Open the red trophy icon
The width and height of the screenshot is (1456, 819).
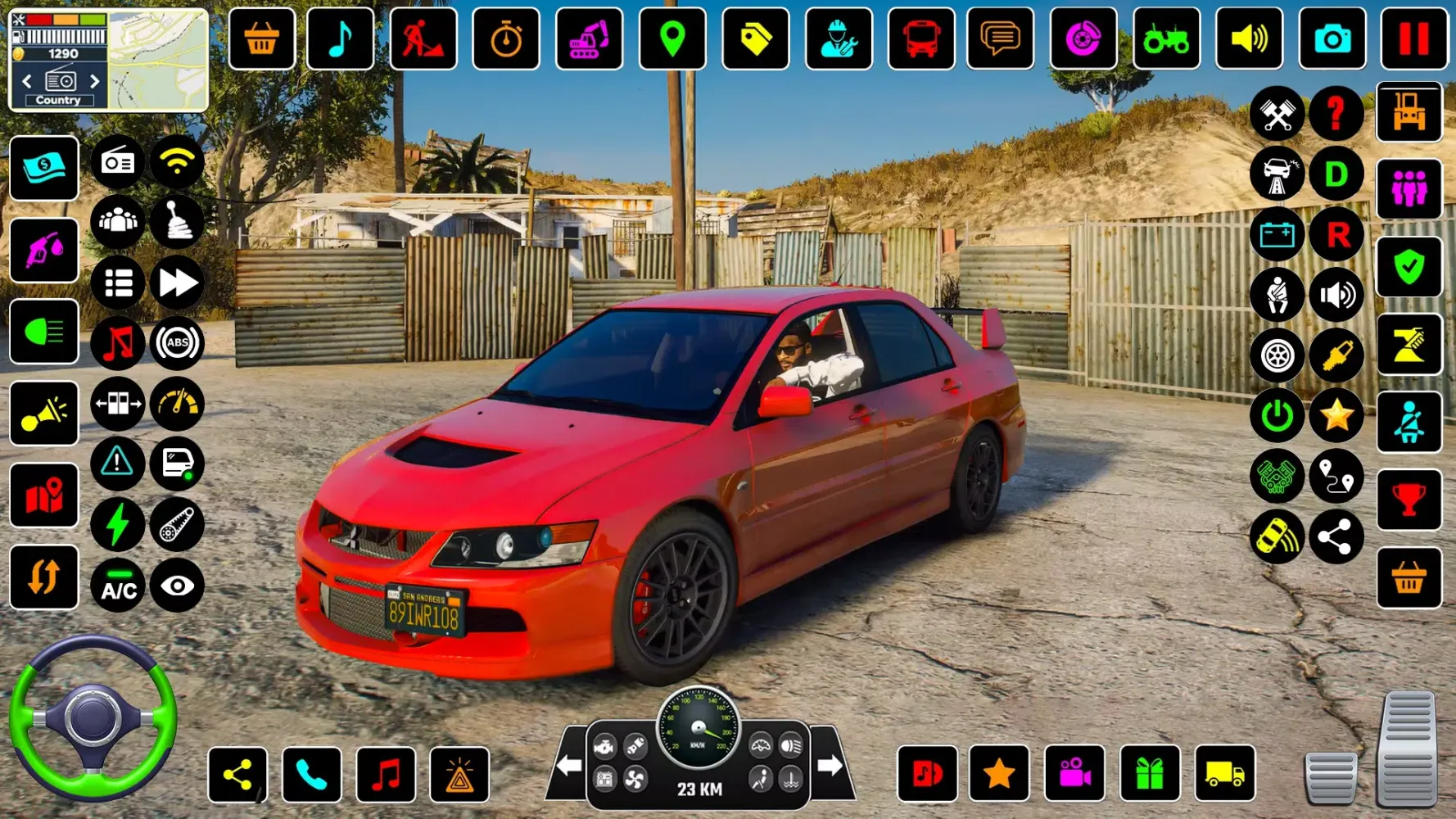[x=1409, y=500]
